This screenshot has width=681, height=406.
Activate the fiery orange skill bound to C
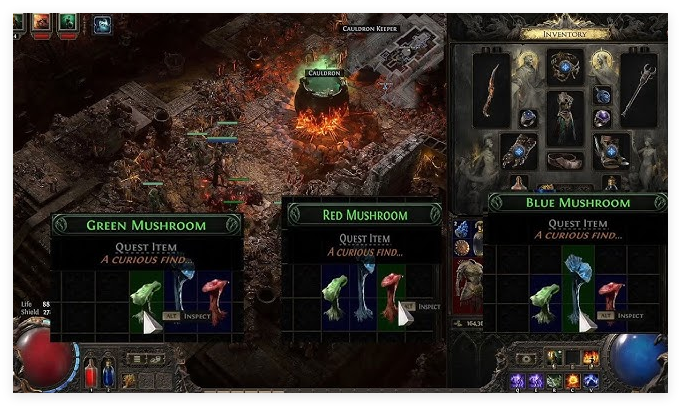[572, 380]
